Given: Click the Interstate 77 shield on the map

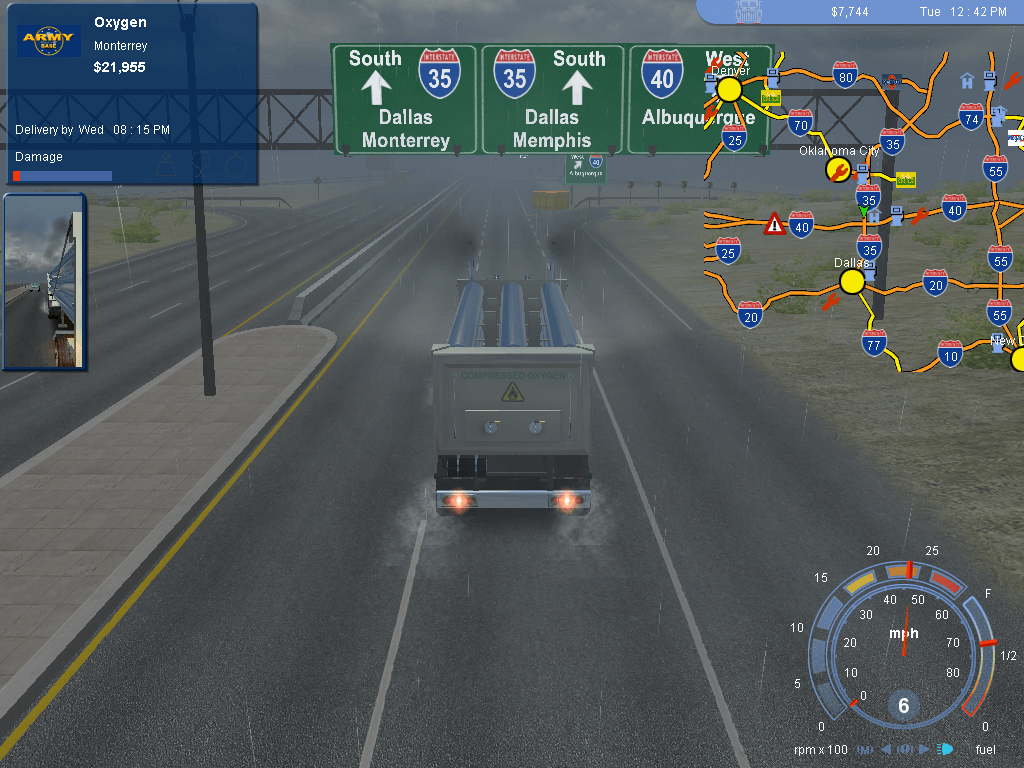Looking at the screenshot, I should pos(874,343).
